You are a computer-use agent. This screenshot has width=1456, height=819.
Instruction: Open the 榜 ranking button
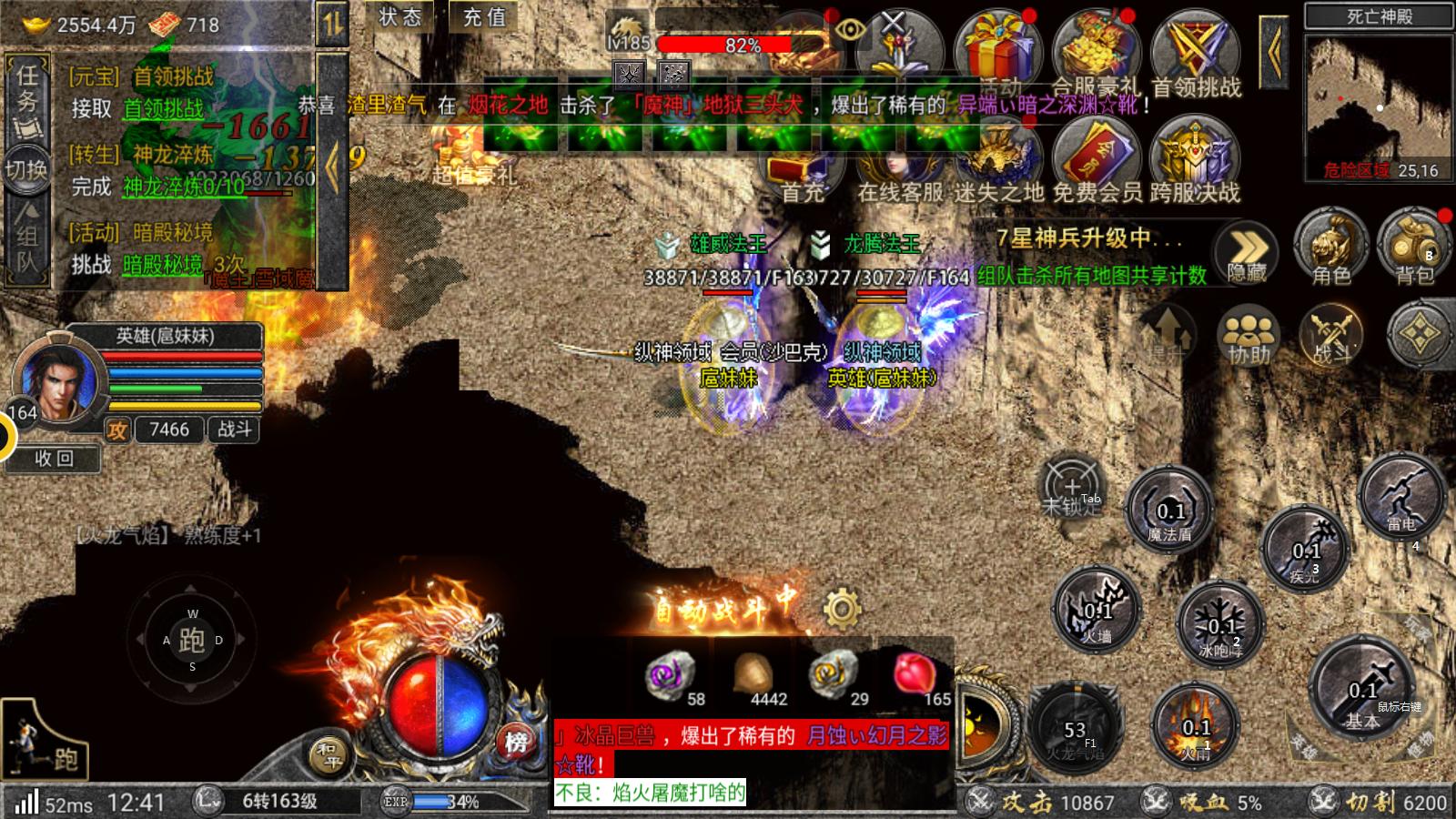point(516,743)
